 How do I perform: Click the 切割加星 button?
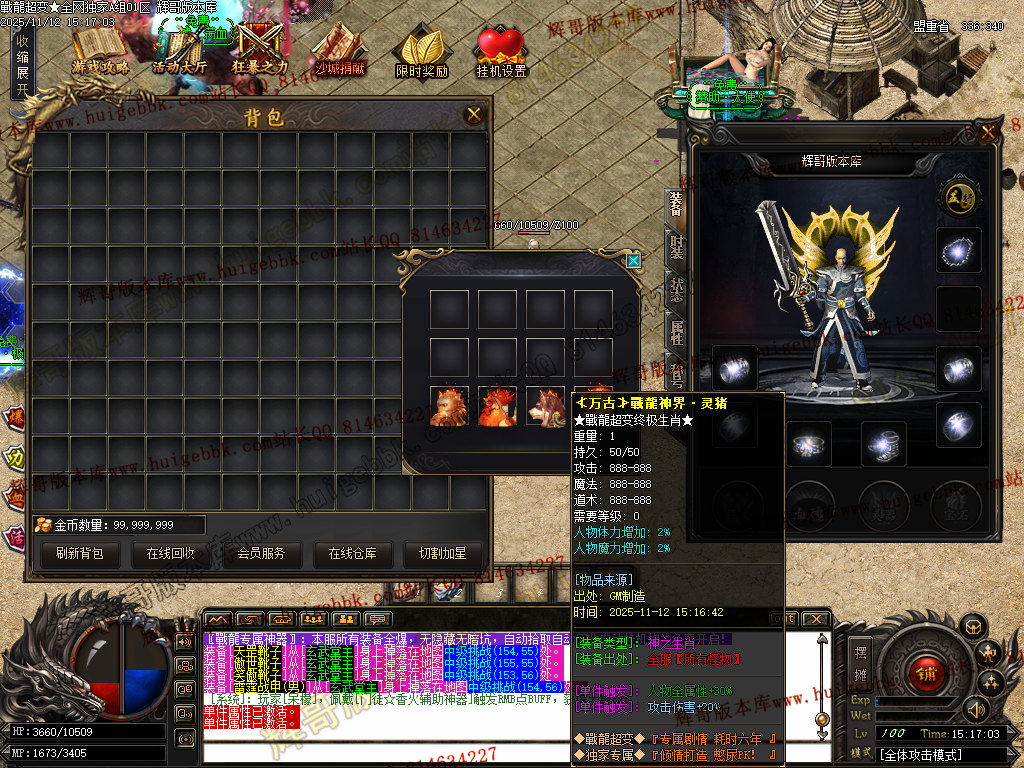(442, 553)
